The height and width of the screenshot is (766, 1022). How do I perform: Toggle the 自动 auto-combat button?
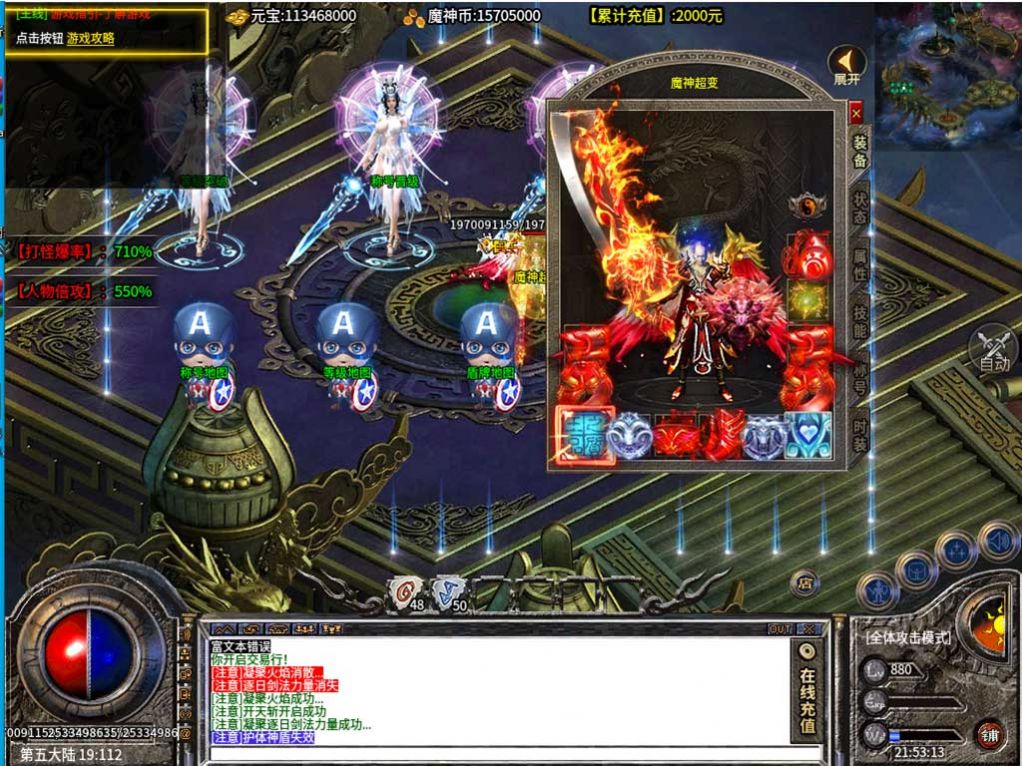[993, 351]
